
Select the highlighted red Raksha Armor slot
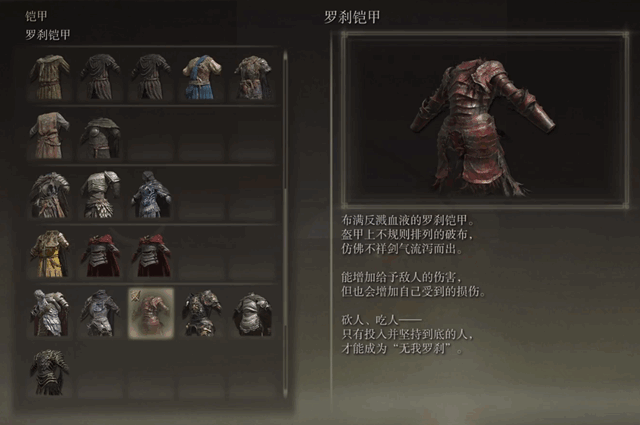151,312
